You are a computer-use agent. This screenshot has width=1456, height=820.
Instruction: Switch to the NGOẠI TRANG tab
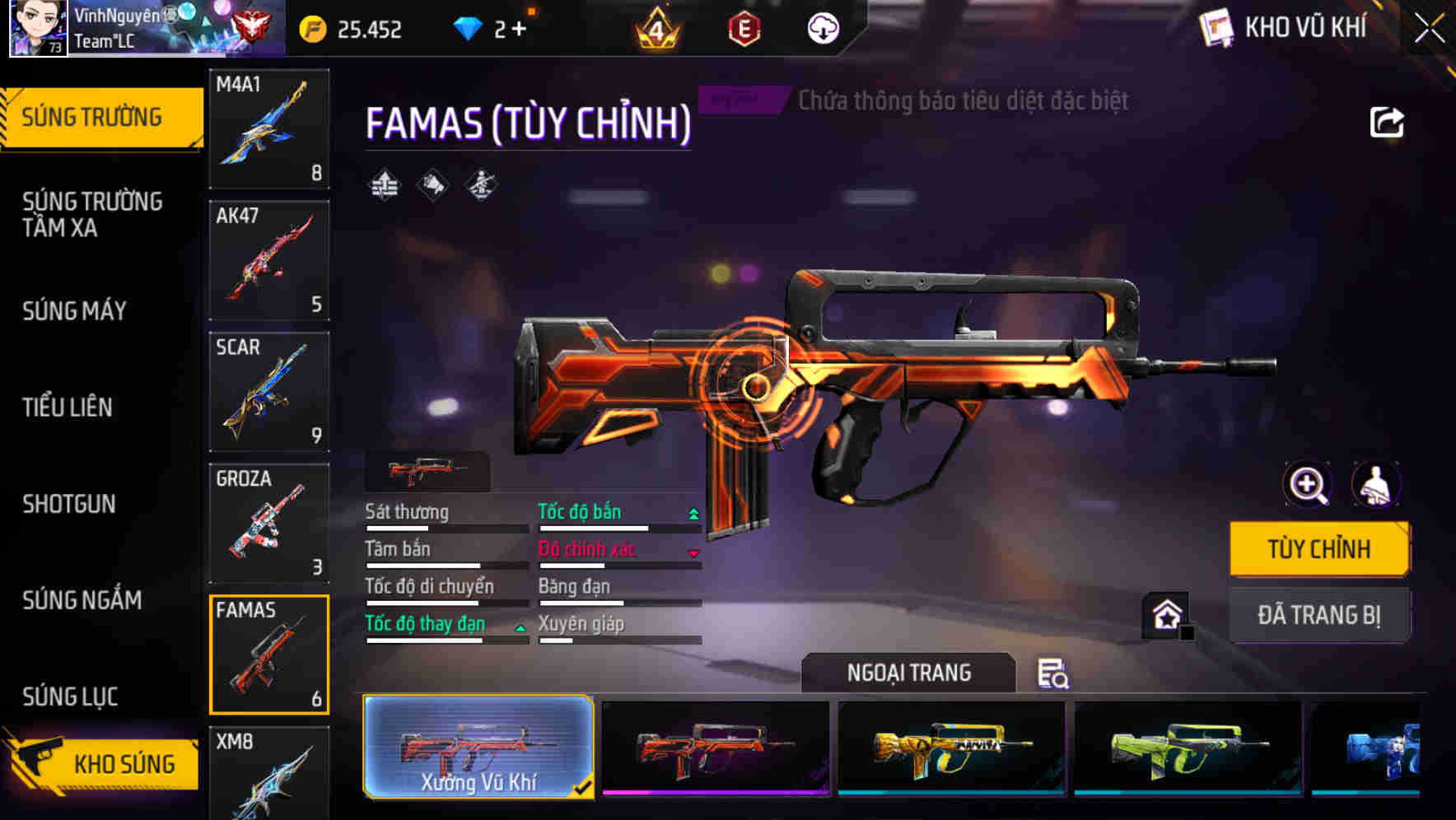[x=908, y=673]
